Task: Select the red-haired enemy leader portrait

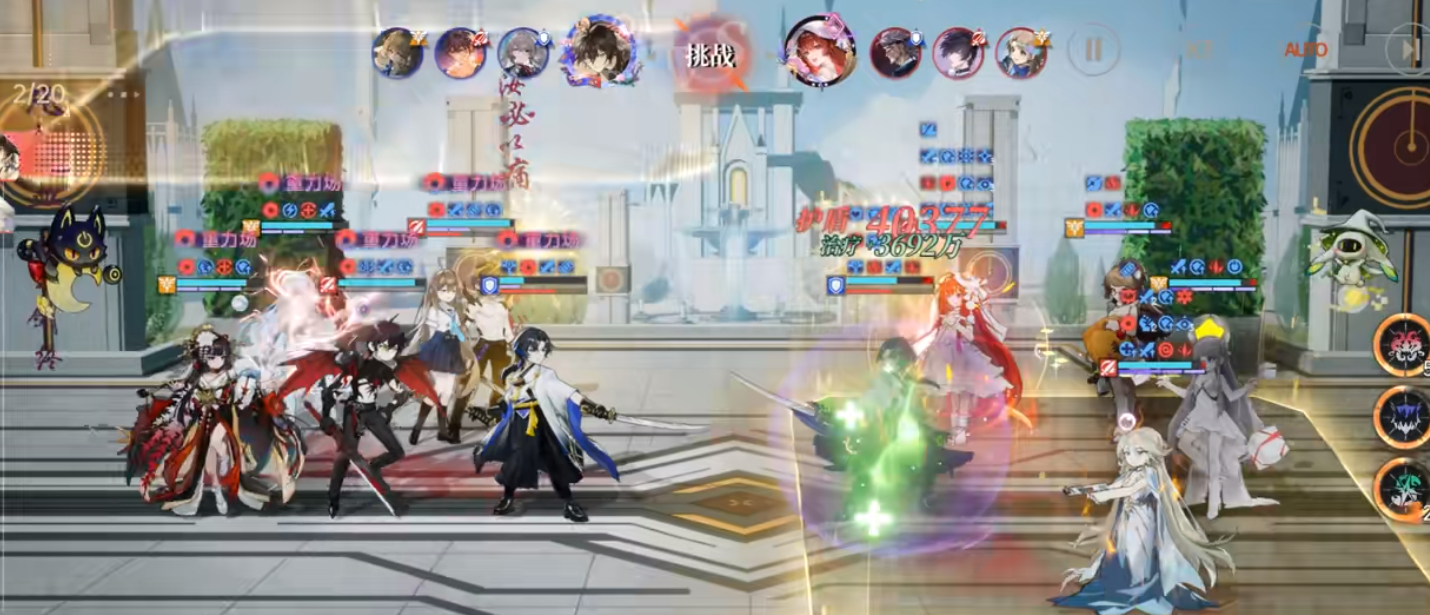Action: [819, 50]
